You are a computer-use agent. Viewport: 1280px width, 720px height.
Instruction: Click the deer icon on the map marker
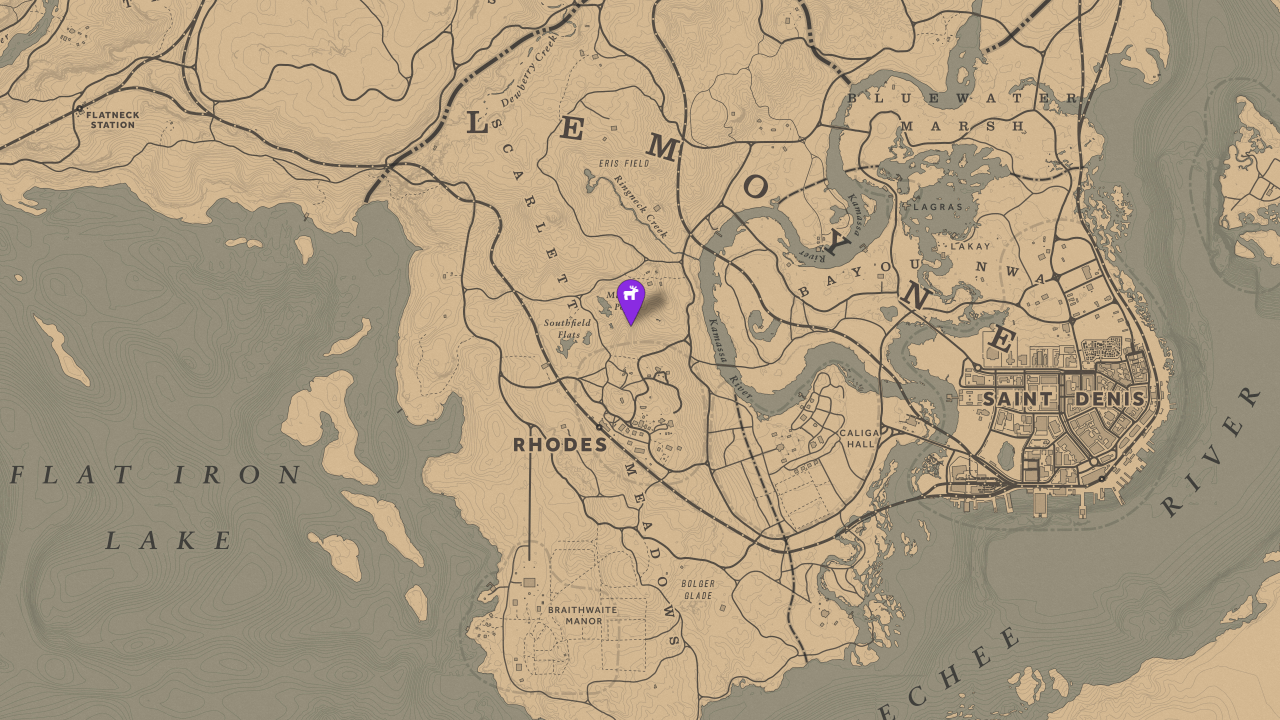coord(630,295)
